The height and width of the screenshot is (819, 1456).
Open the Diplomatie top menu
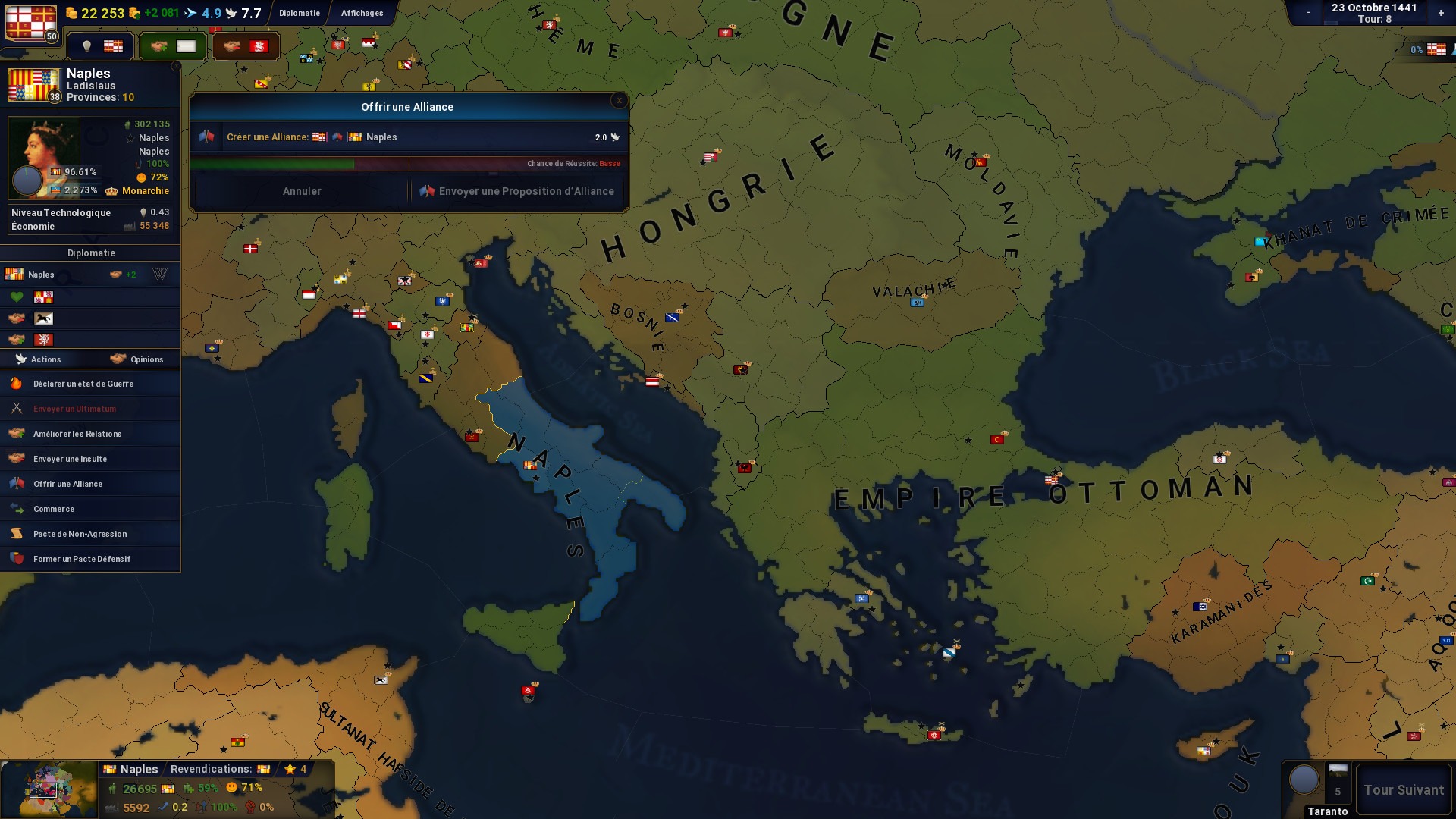point(299,13)
